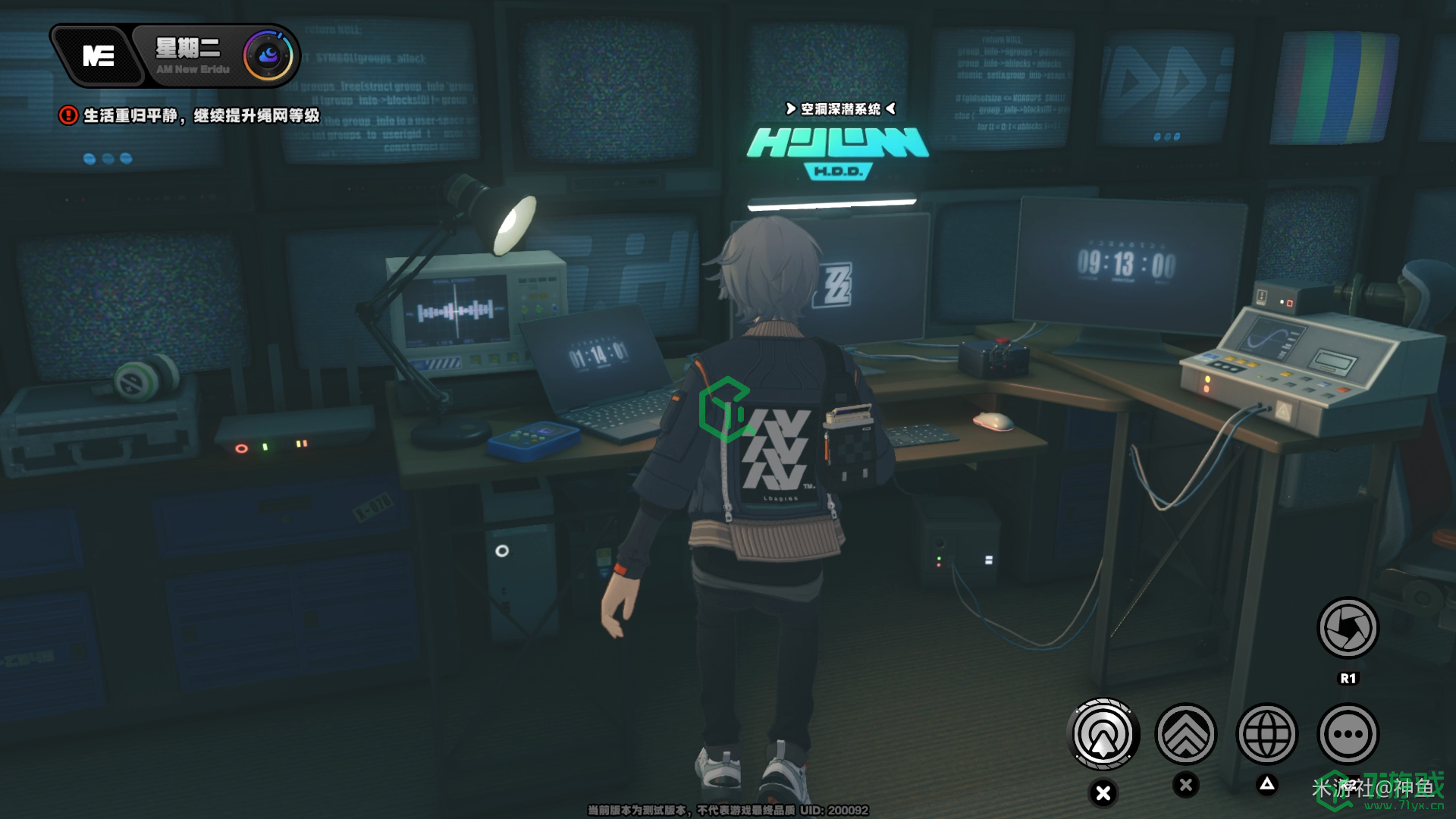This screenshot has height=819, width=1456.
Task: Open the three-dots more options button
Action: (1348, 734)
